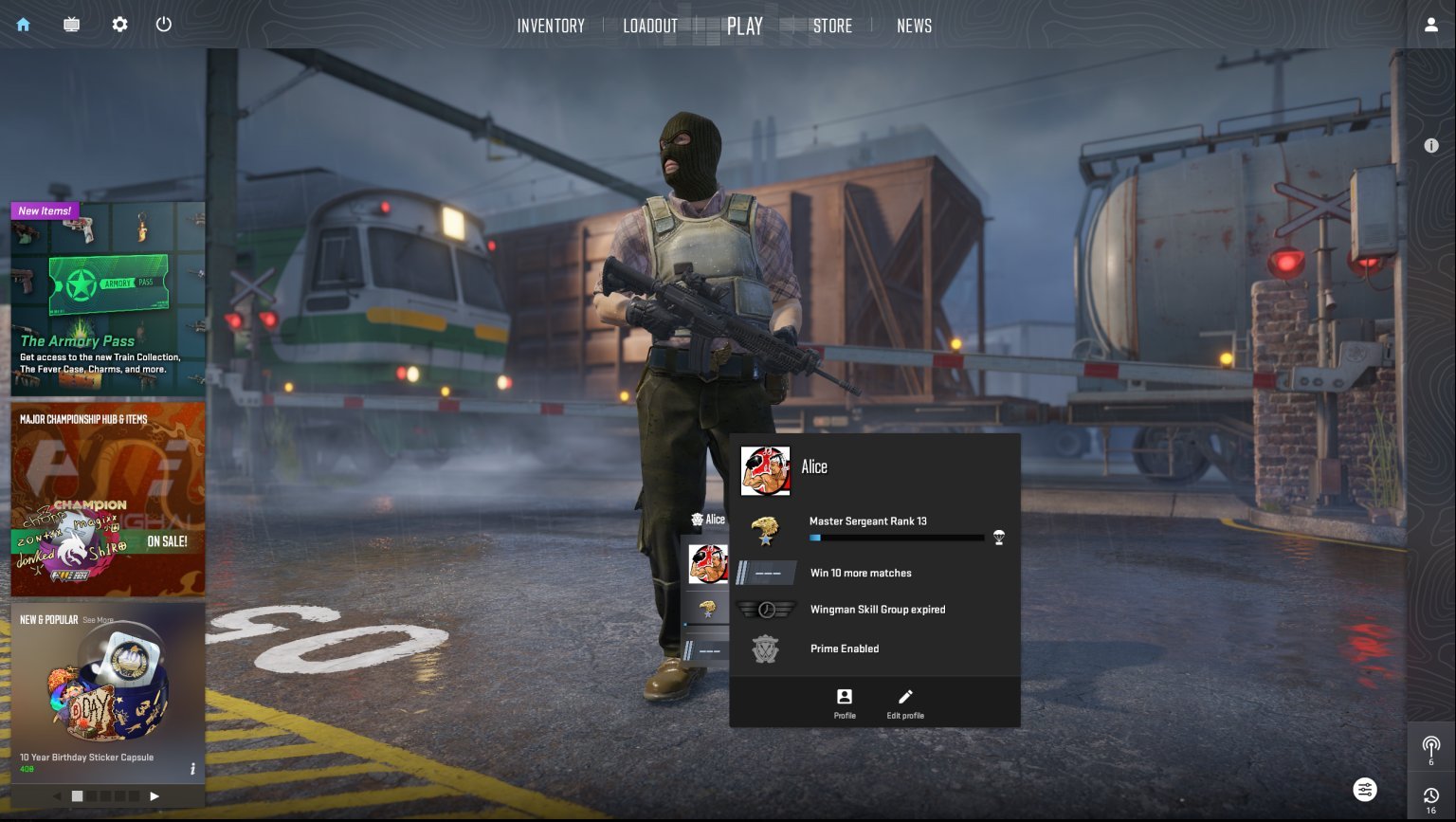Open The Armory Pass banner
Viewport: 1456px width, 822px height.
pyautogui.click(x=108, y=299)
